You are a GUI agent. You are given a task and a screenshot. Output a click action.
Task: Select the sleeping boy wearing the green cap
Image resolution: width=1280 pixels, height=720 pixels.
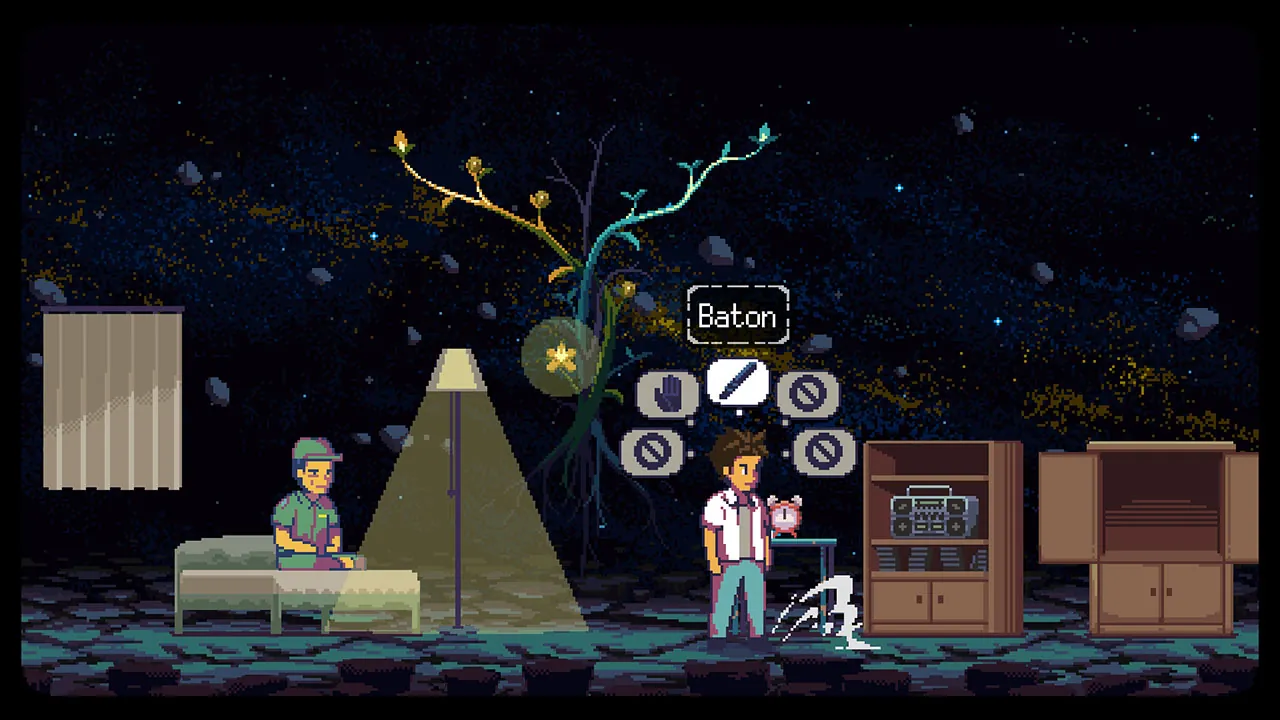tap(313, 500)
